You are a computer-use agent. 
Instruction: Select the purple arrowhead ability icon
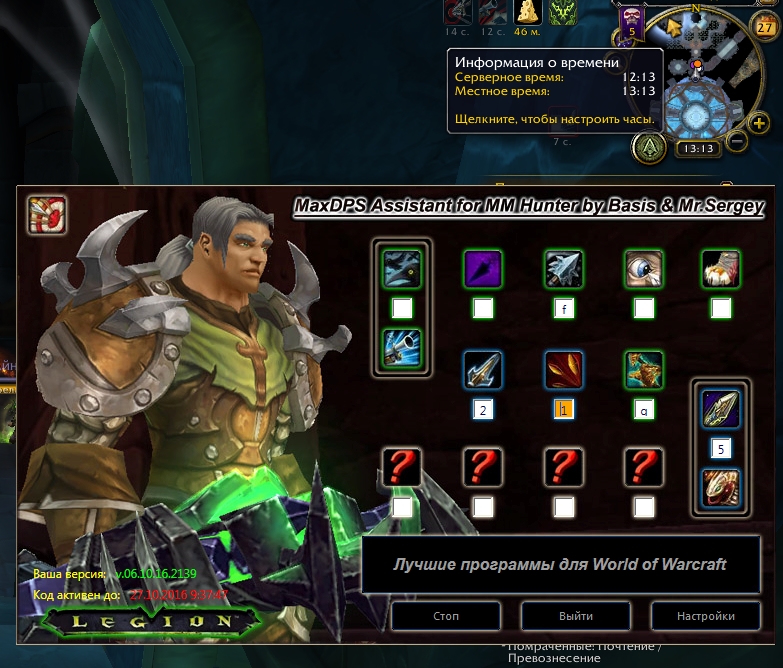482,268
